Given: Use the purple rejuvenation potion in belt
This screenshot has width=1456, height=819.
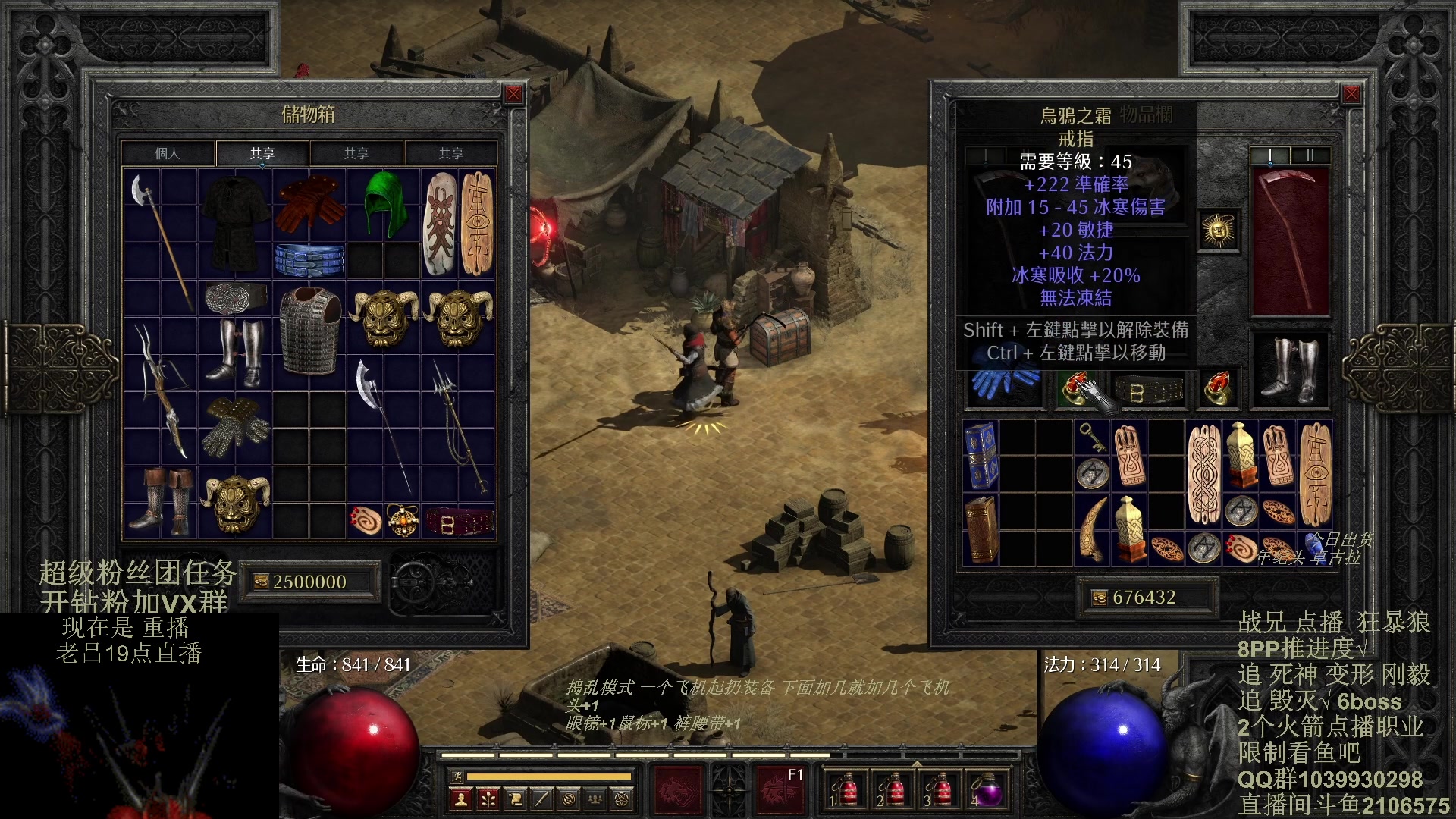Looking at the screenshot, I should pos(987,790).
